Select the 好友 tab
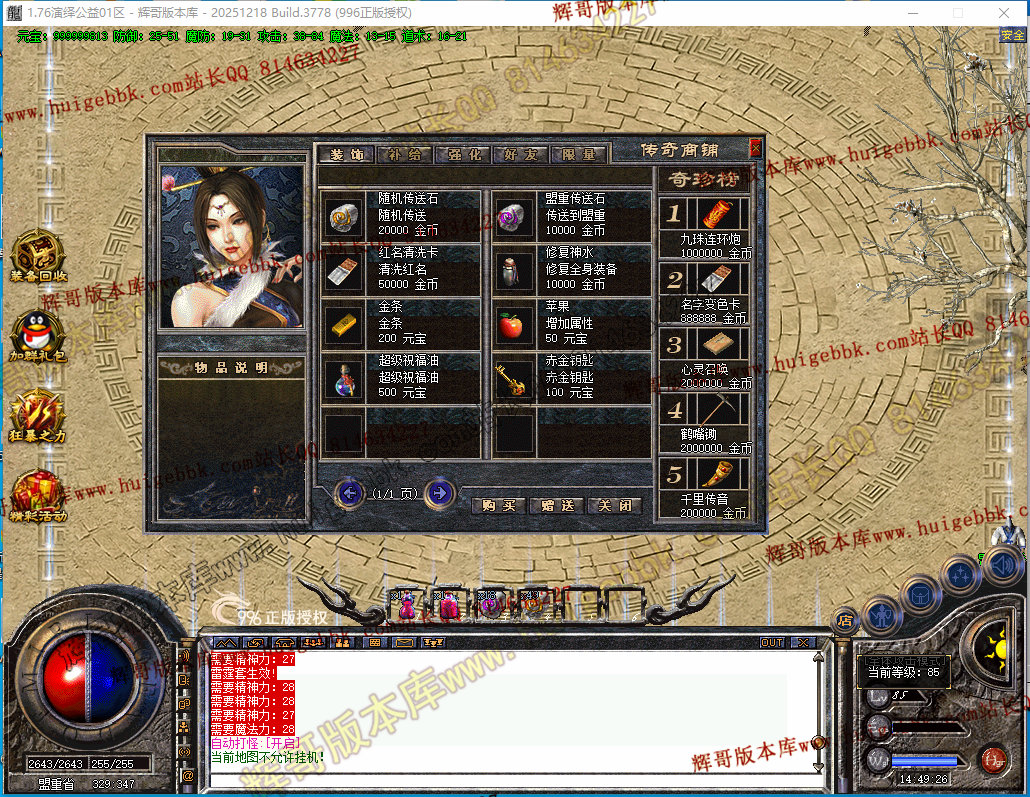This screenshot has height=797, width=1030. [x=521, y=155]
